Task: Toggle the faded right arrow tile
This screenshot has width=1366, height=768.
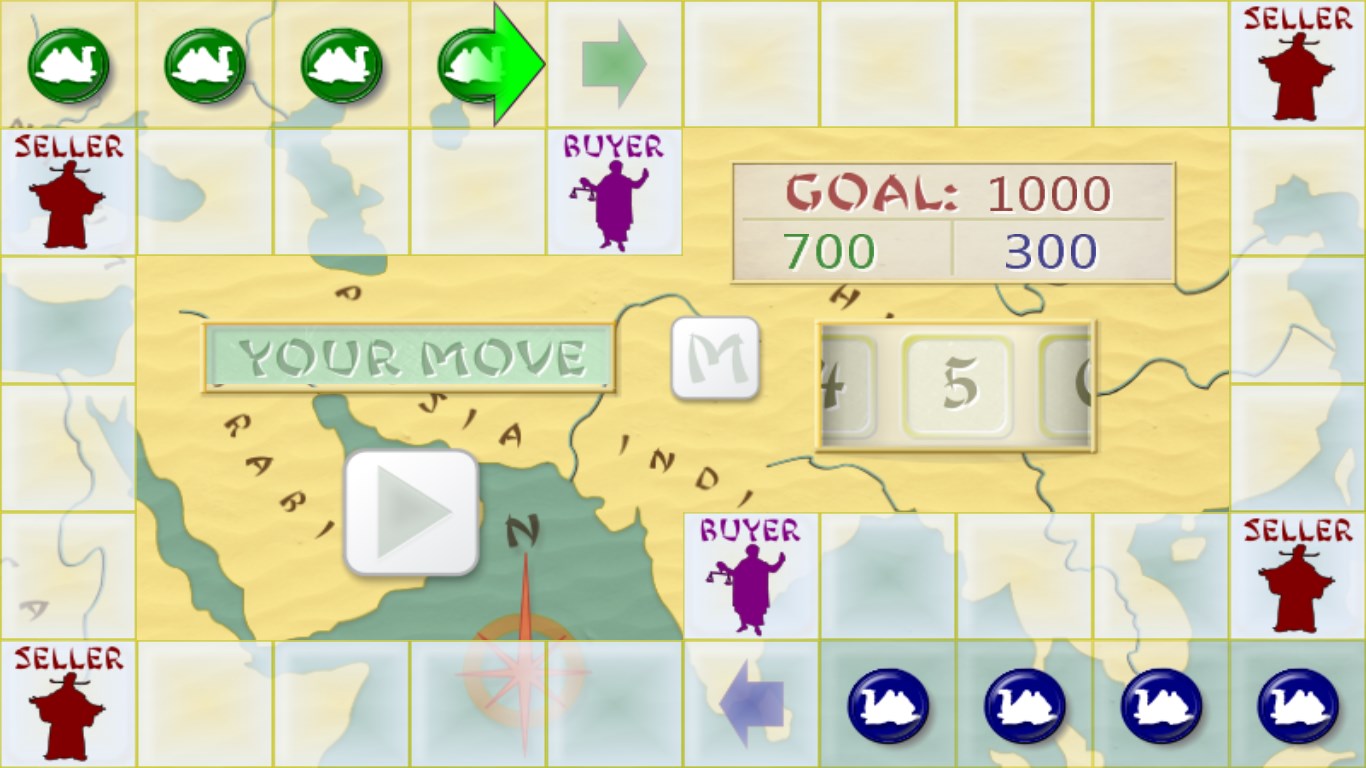Action: point(615,63)
